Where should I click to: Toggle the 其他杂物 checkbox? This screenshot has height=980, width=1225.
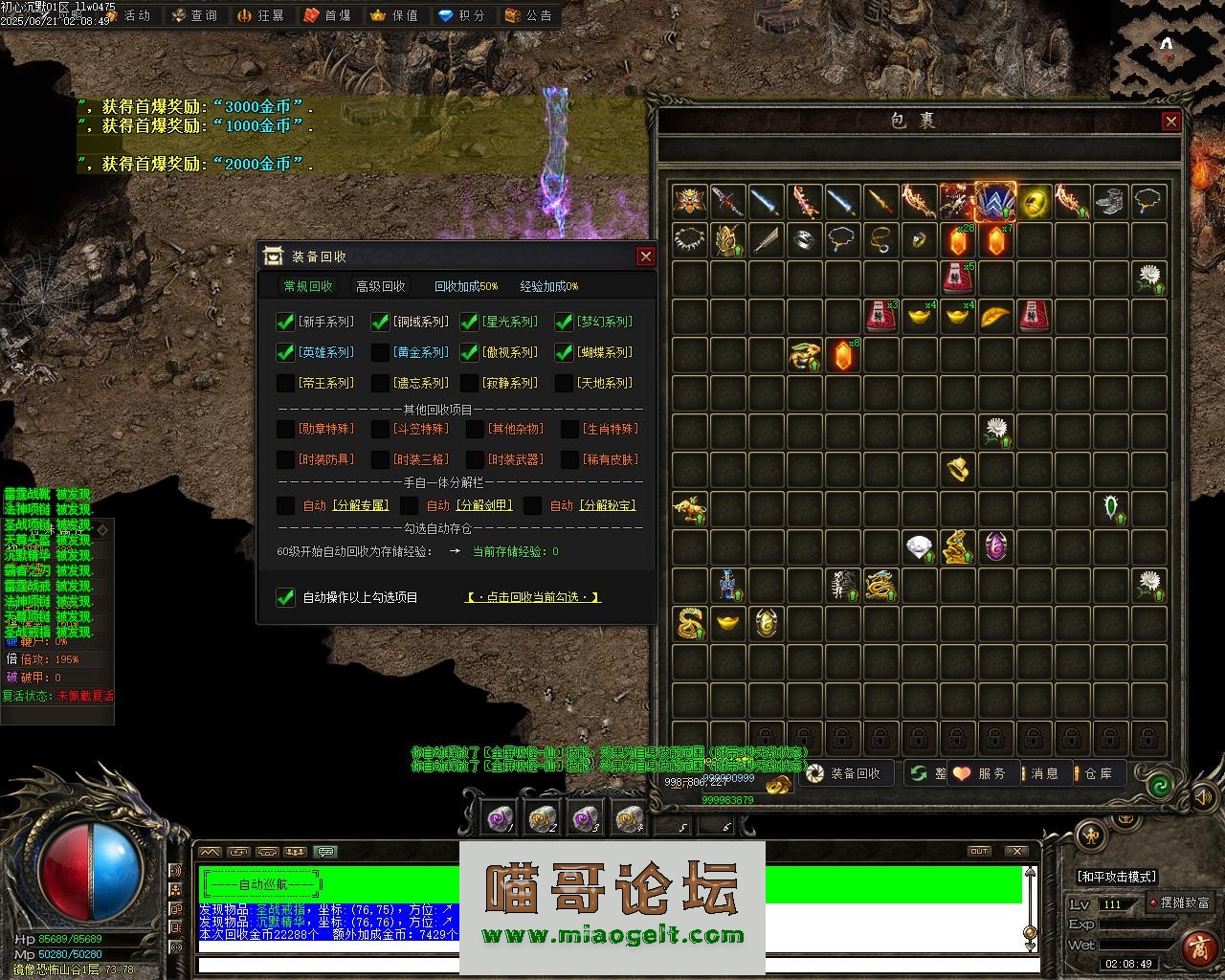[476, 429]
